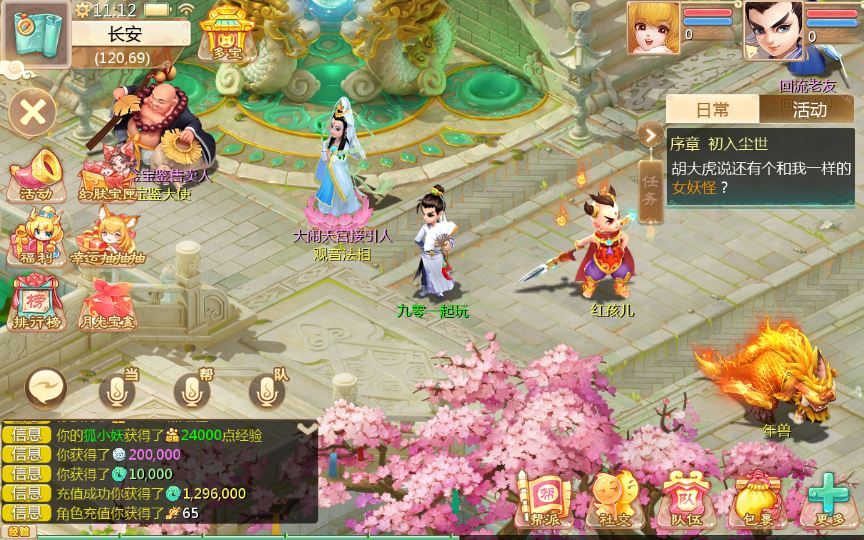Expand the 更多 more options plus button

[828, 499]
